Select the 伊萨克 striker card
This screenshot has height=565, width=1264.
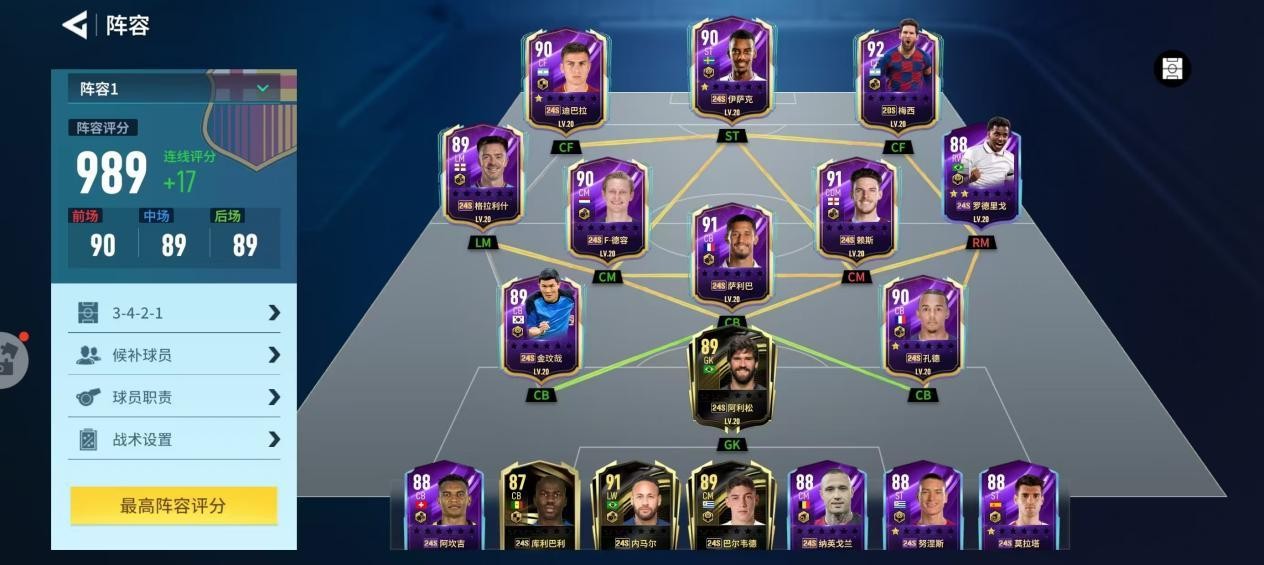(732, 68)
